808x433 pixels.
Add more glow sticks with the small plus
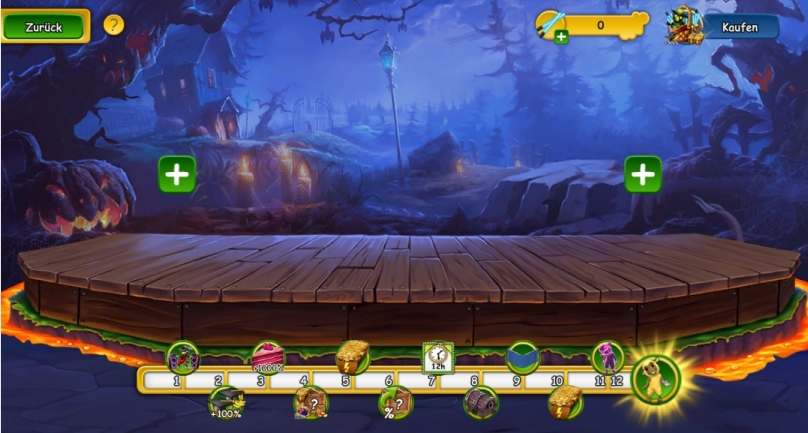click(561, 37)
